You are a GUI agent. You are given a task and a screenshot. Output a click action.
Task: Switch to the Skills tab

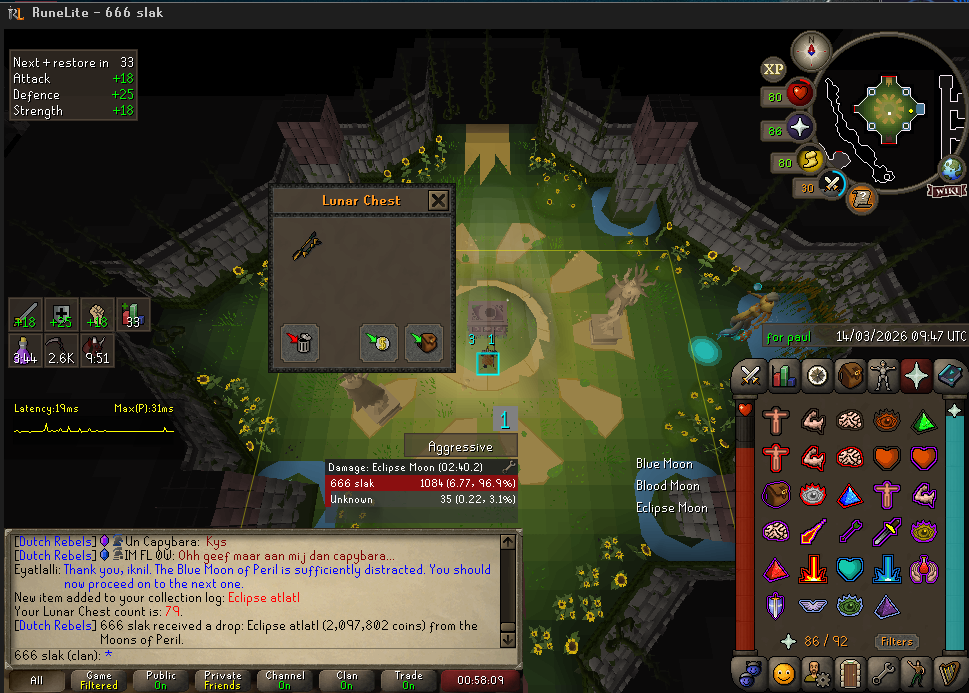coord(784,377)
